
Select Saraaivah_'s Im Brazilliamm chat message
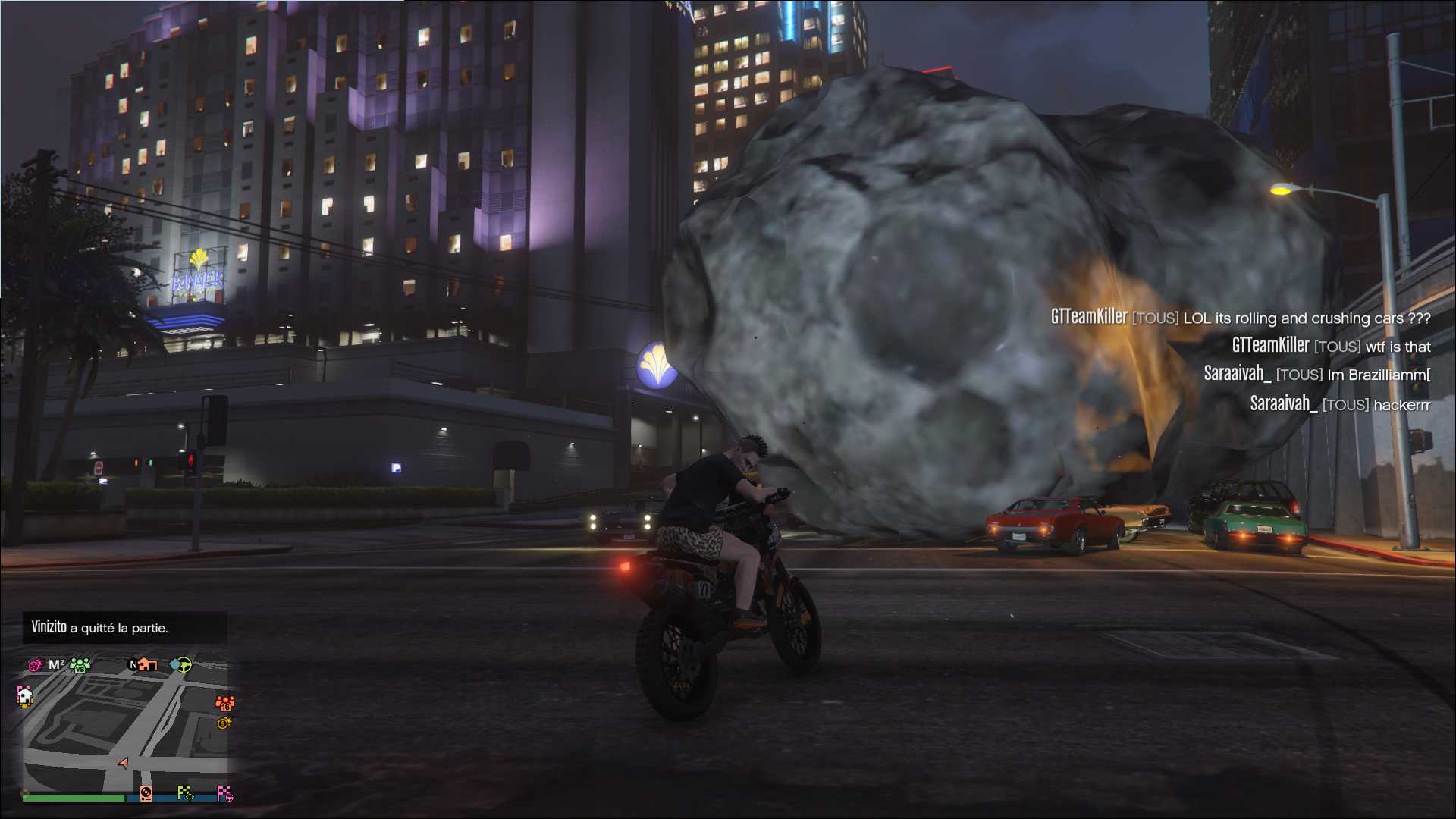1316,374
